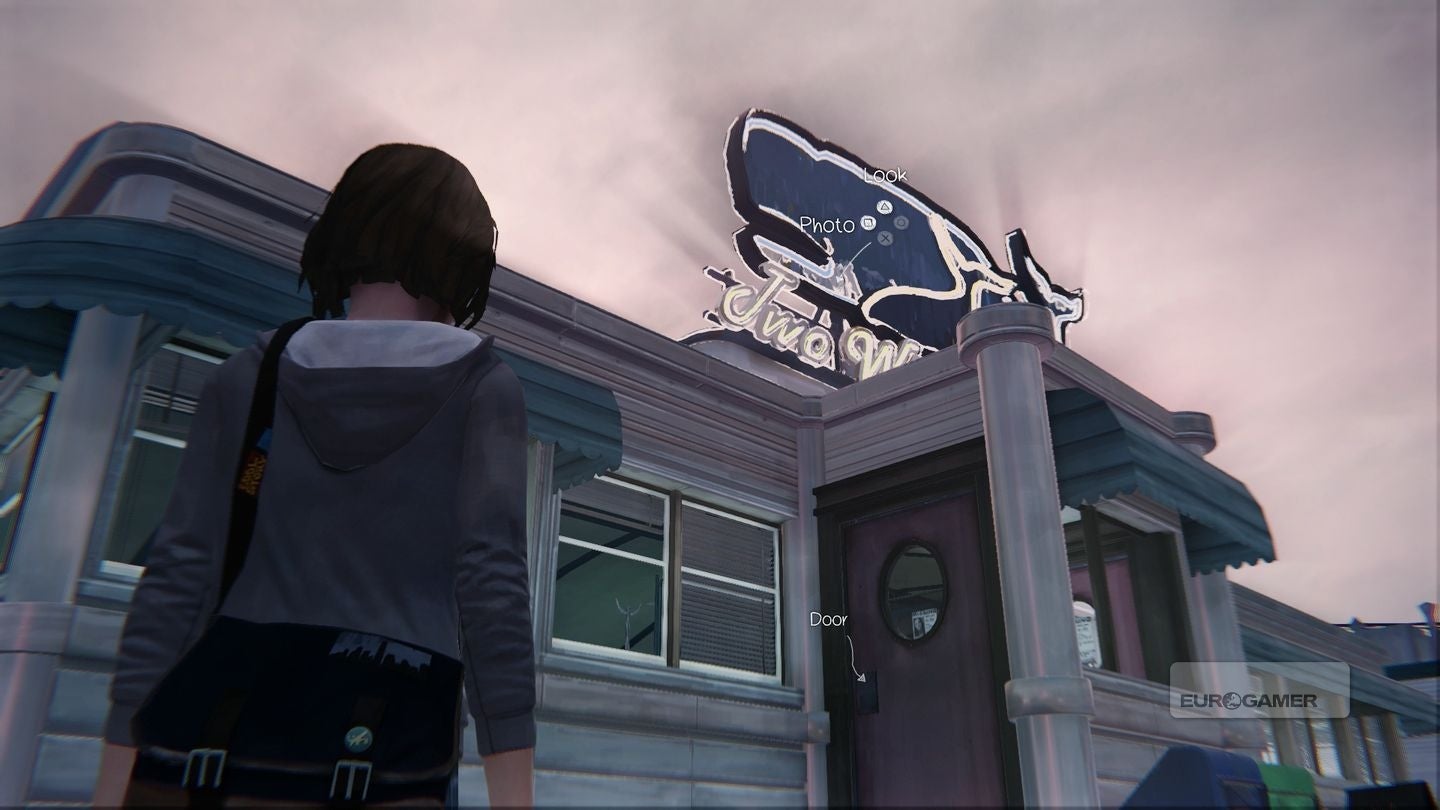Open the Door interaction prompt
1440x810 pixels.
pyautogui.click(x=829, y=619)
